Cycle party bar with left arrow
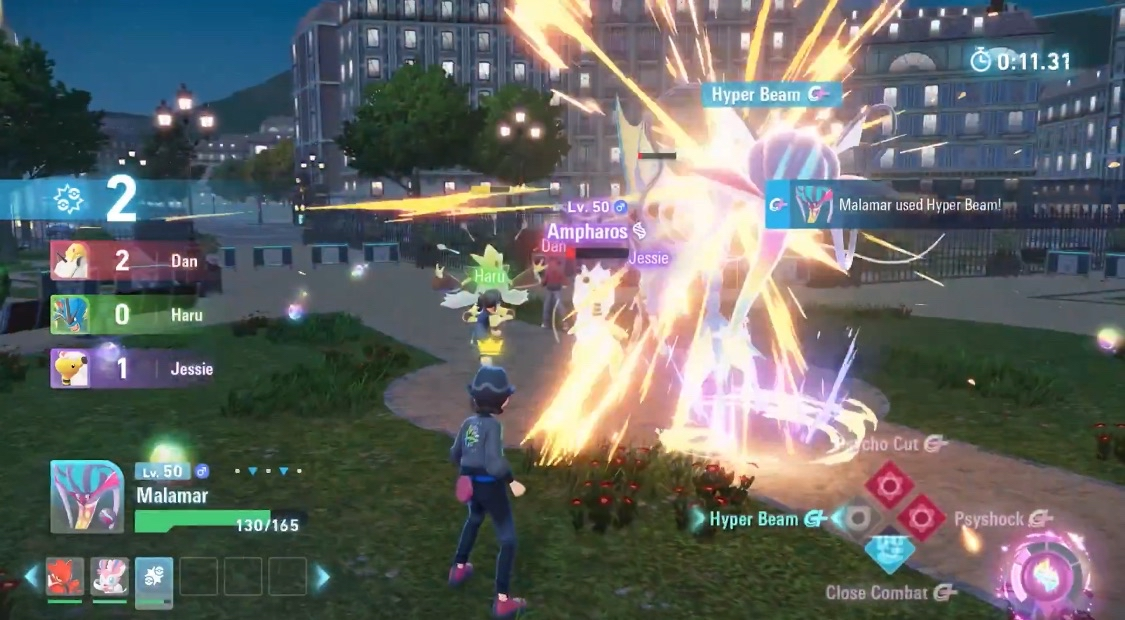Viewport: 1125px width, 620px height. pos(32,577)
